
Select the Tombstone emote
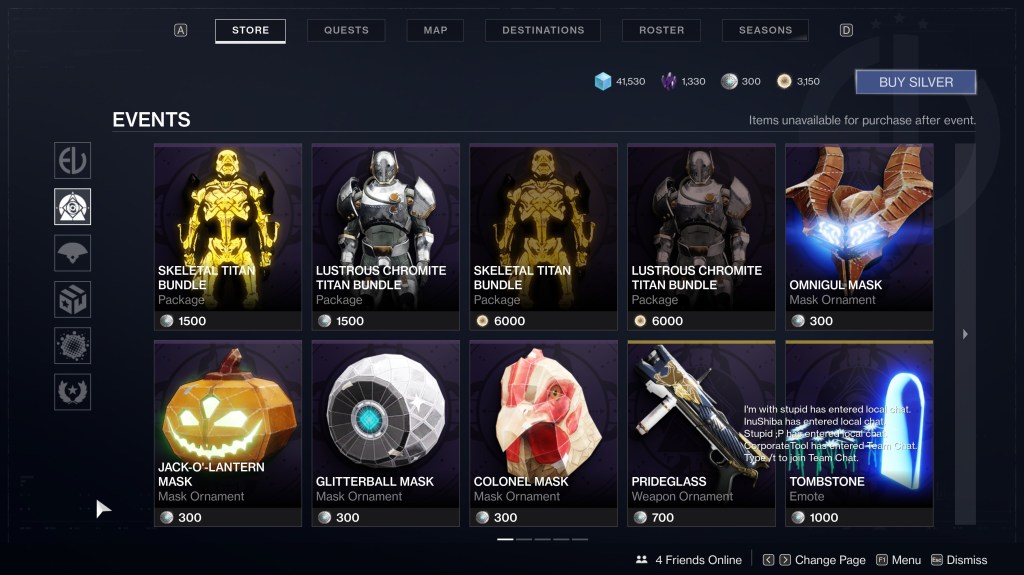click(x=860, y=433)
